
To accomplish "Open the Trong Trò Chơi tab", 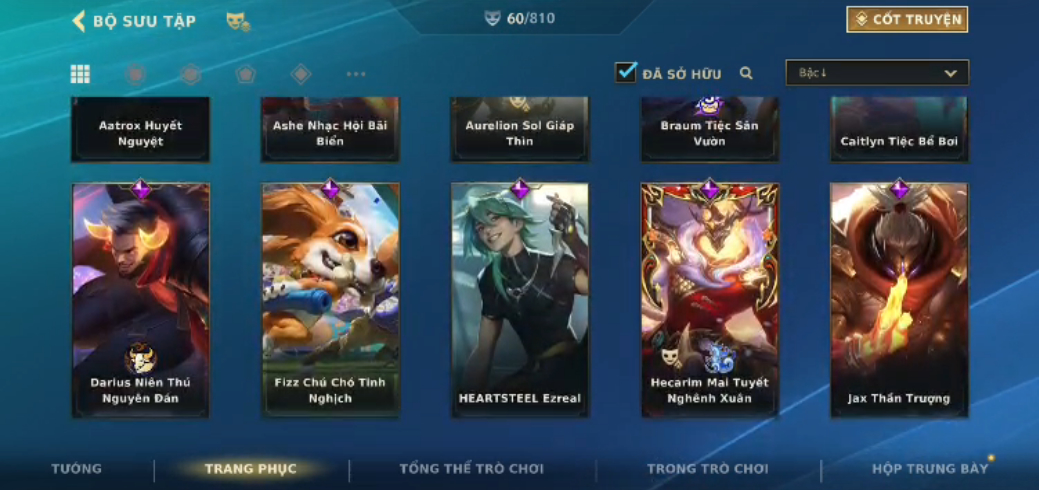I will [x=708, y=469].
